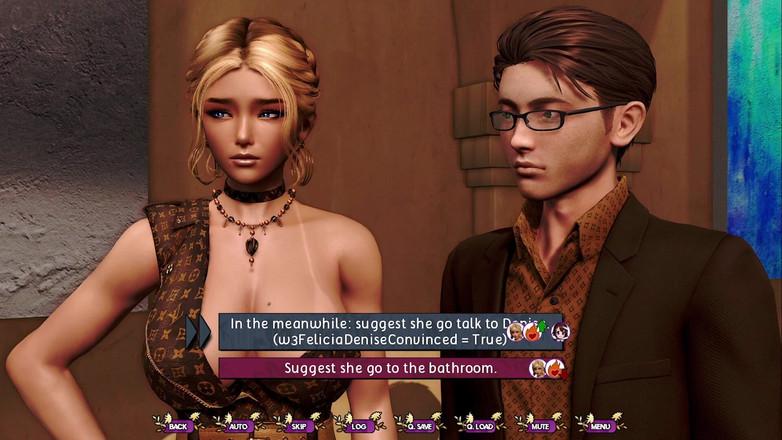Quick save with Q. Save
Image resolution: width=782 pixels, height=440 pixels.
(x=418, y=425)
